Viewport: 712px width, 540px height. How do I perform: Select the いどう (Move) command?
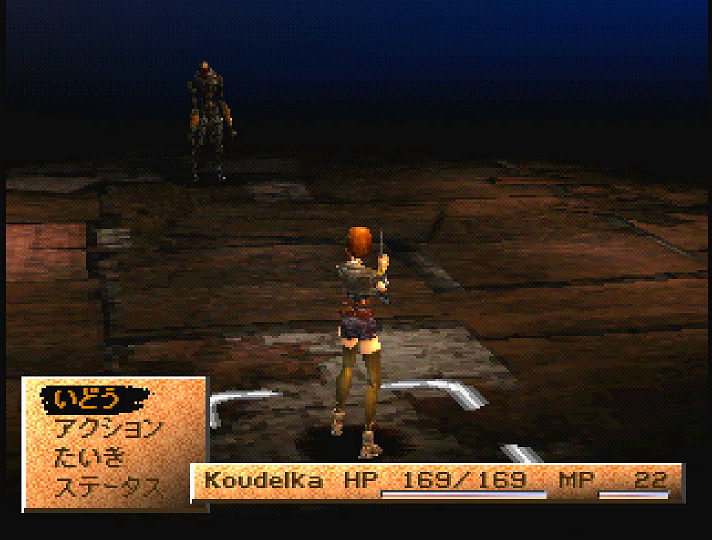pos(87,399)
